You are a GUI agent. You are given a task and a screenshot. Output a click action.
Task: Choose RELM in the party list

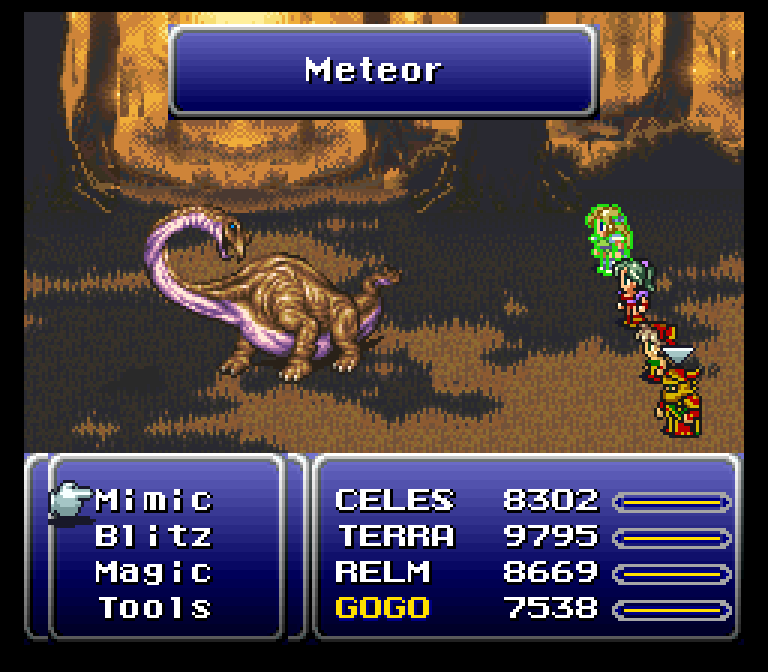coord(382,572)
